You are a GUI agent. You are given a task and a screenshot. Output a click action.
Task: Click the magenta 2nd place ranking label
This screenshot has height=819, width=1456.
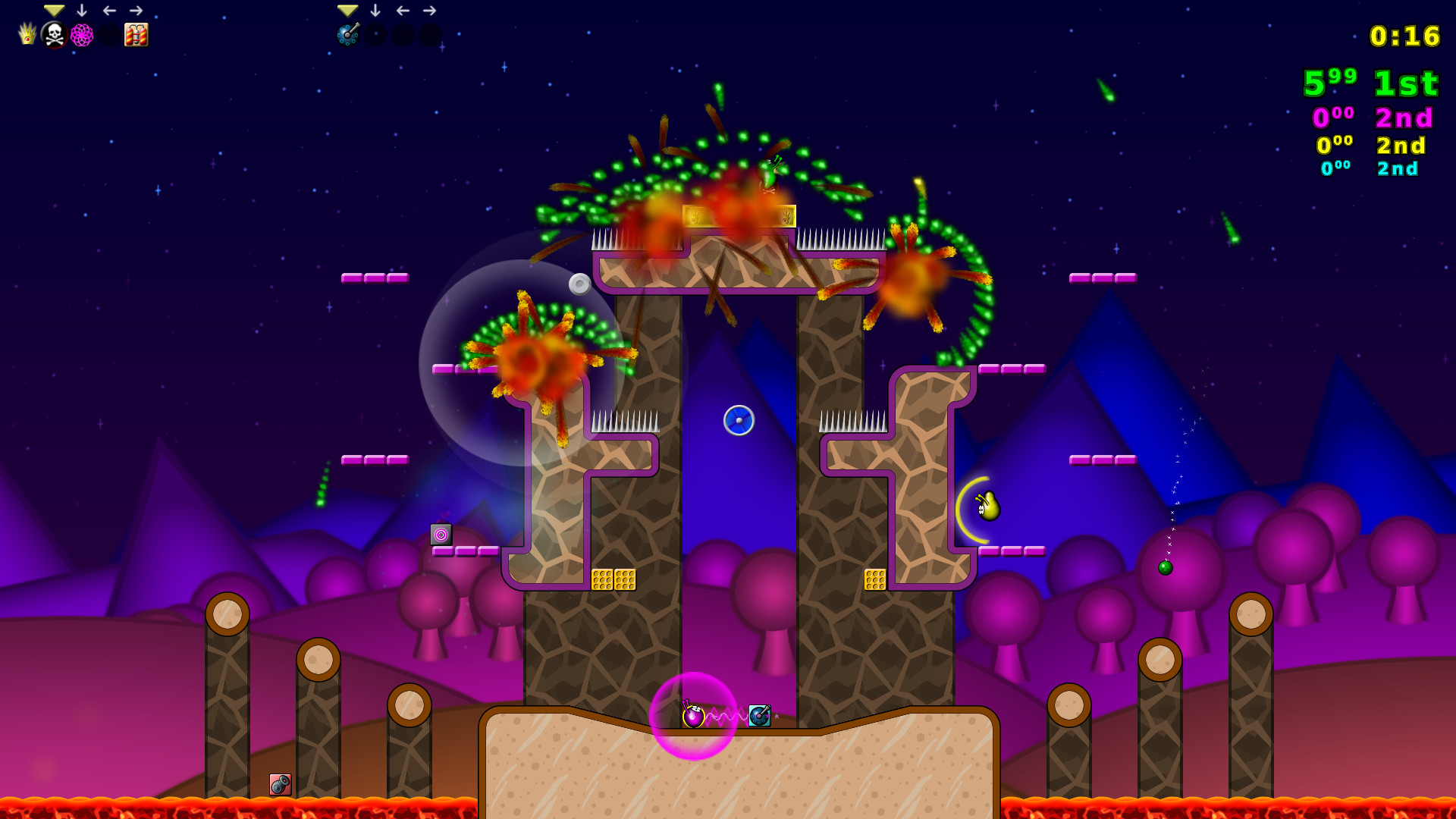(x=1403, y=118)
